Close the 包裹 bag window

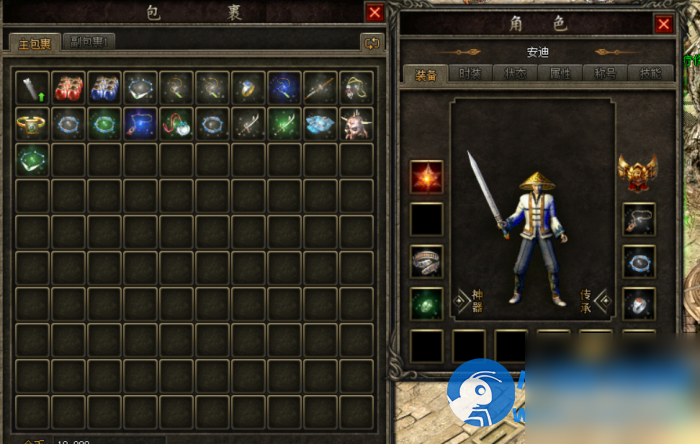point(375,13)
